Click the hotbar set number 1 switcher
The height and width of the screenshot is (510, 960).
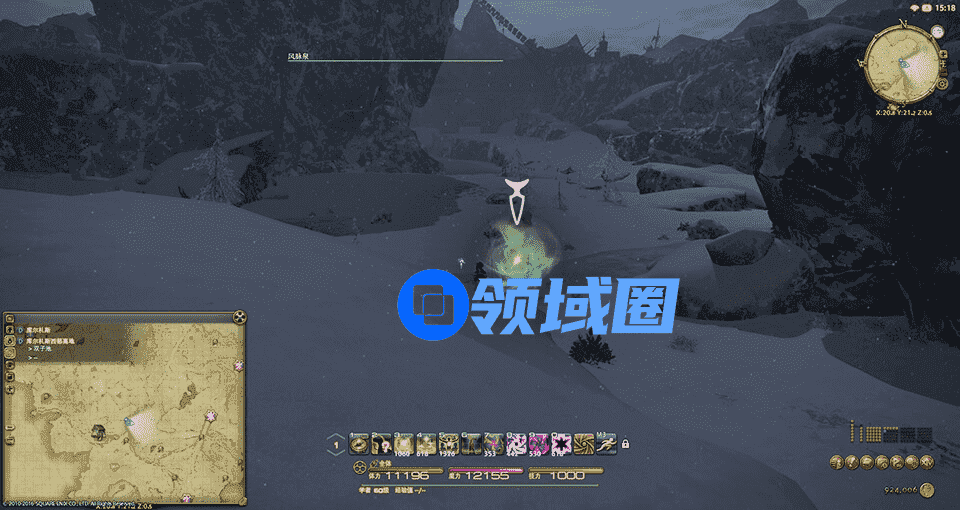pos(337,444)
